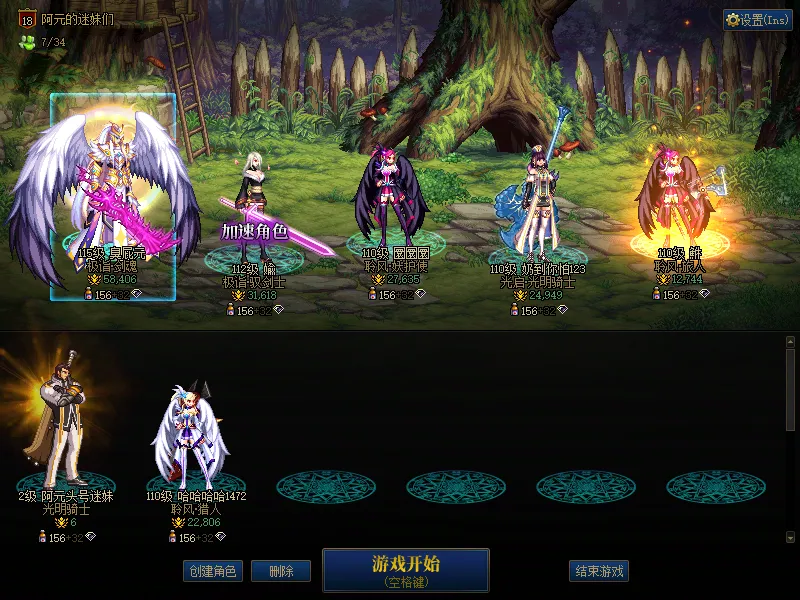Screen dimensions: 800x600
Task: Click the 删除 delete character button
Action: pos(281,571)
